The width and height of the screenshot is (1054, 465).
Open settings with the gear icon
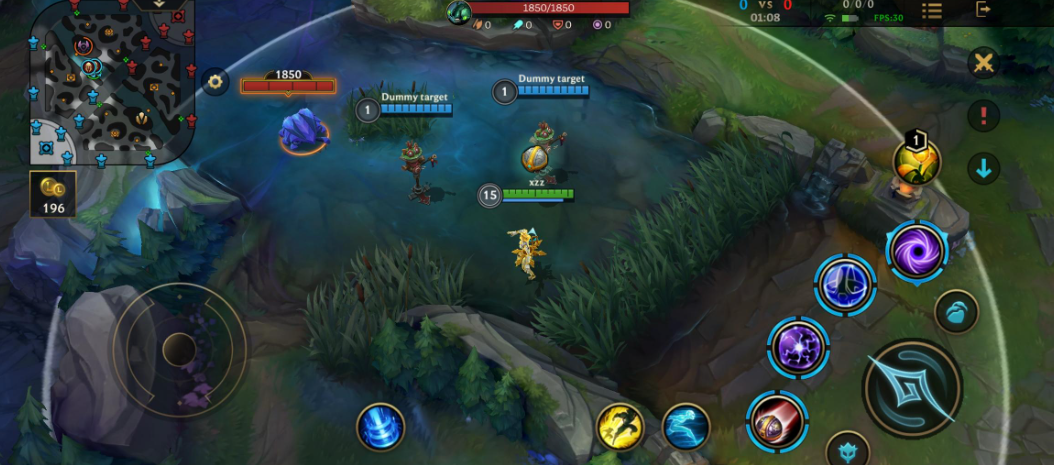point(215,82)
